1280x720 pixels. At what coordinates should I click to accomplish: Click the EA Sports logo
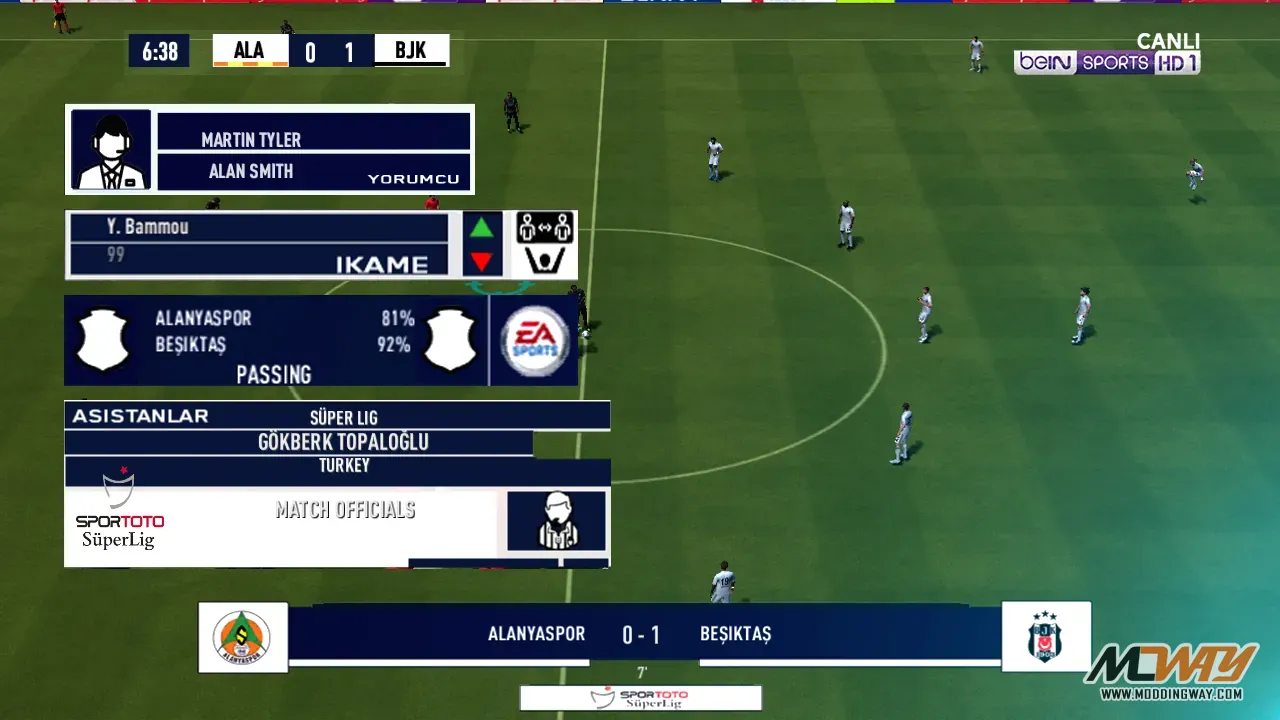point(535,341)
